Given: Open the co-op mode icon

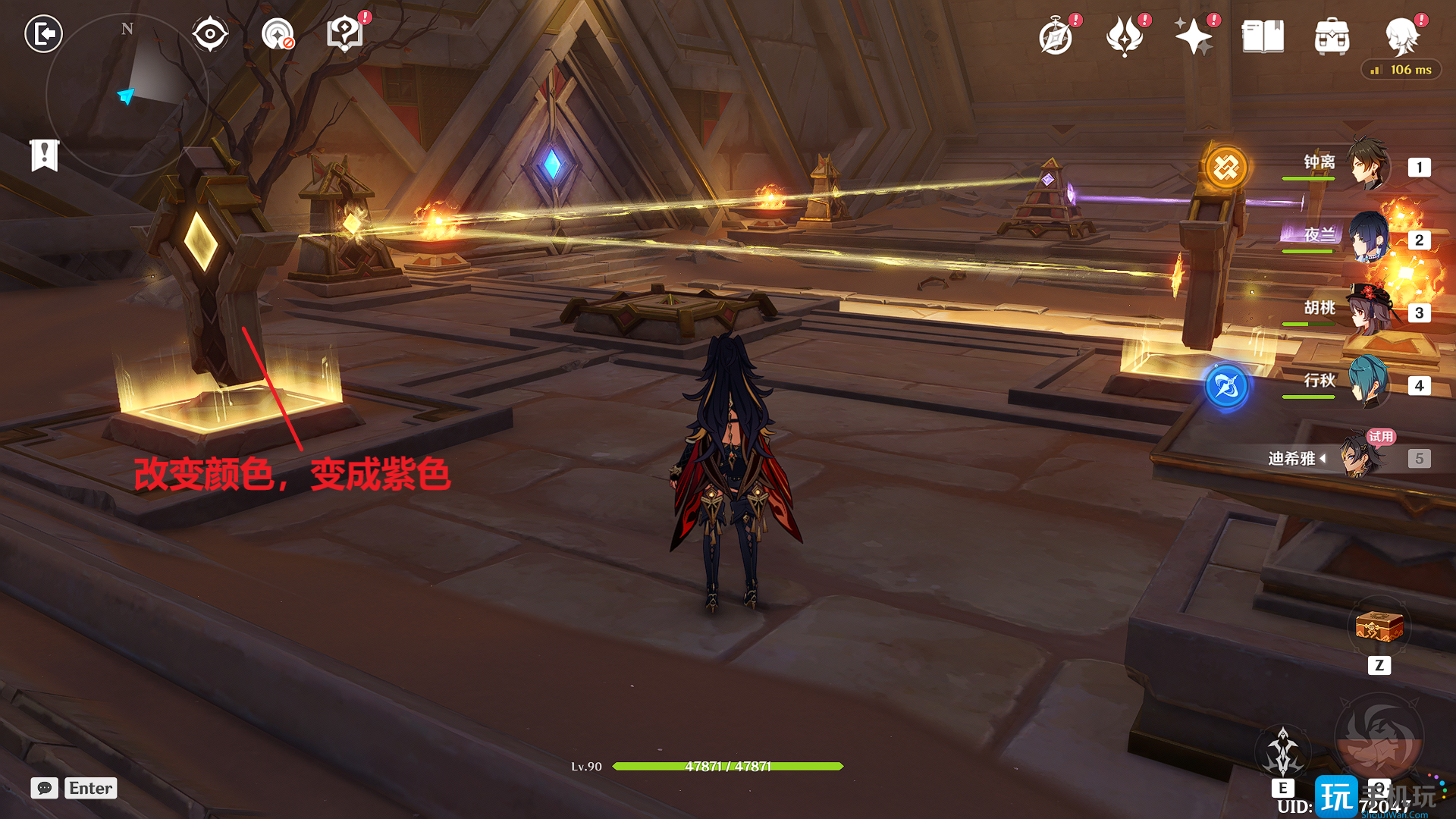Looking at the screenshot, I should 278,34.
